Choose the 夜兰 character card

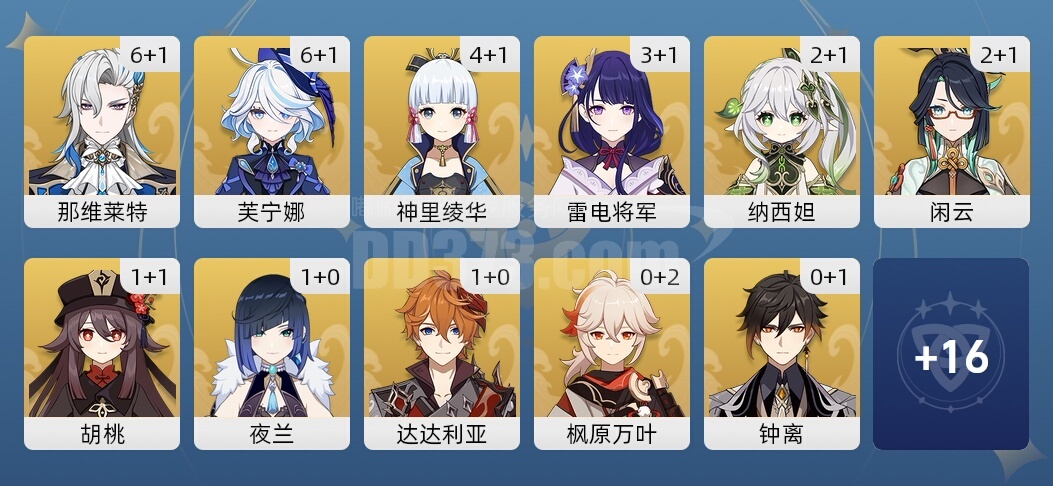pos(272,353)
